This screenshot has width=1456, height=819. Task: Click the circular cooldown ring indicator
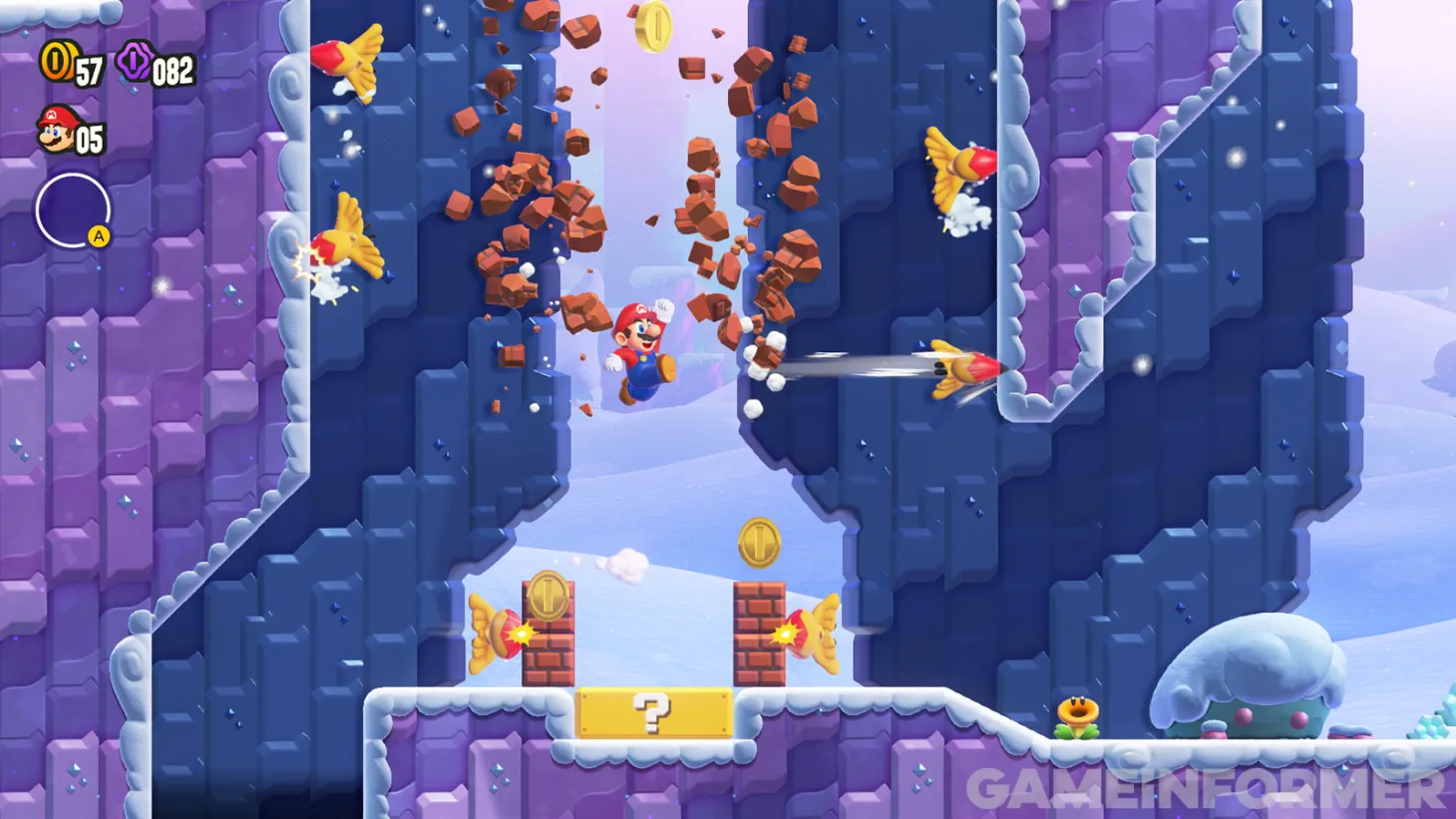[x=70, y=209]
